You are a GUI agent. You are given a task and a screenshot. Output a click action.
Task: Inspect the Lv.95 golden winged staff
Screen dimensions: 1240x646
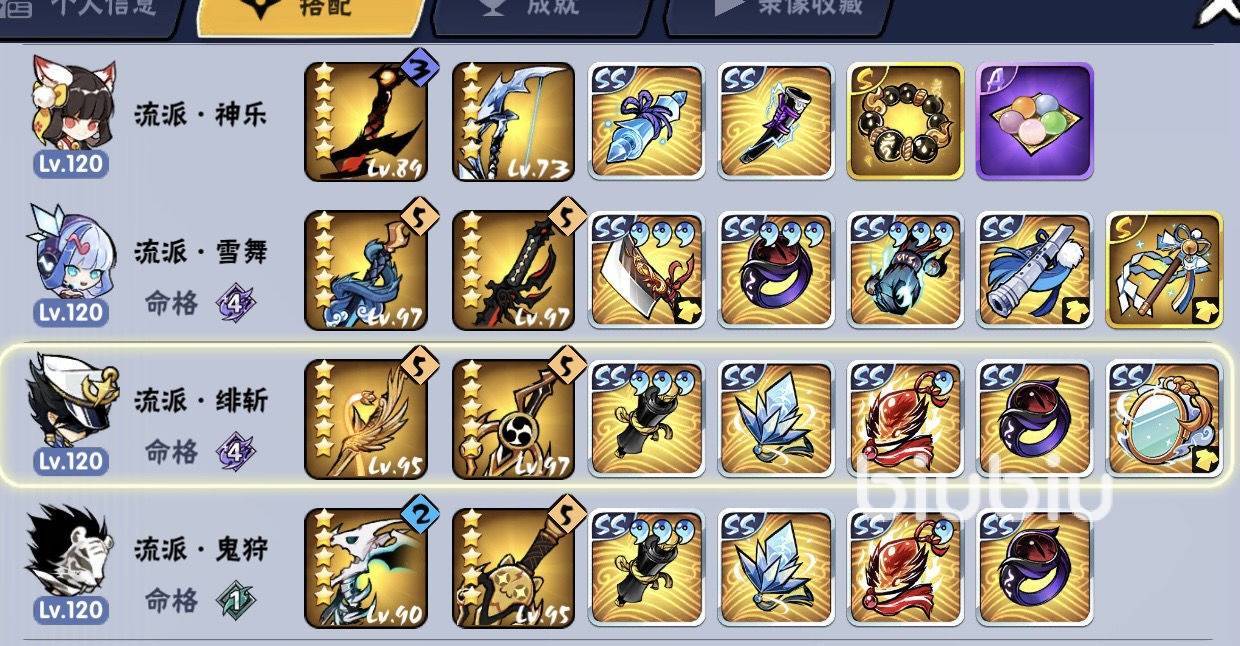tap(365, 418)
